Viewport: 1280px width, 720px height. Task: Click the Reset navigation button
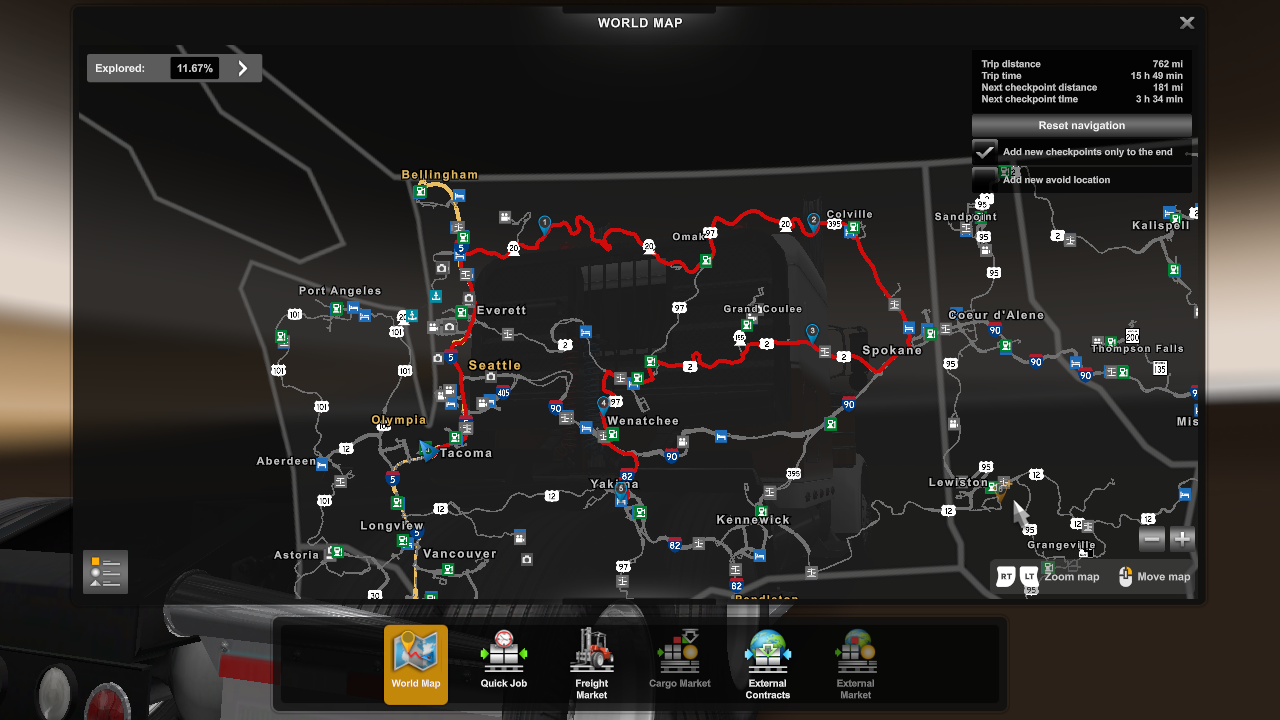[1081, 126]
